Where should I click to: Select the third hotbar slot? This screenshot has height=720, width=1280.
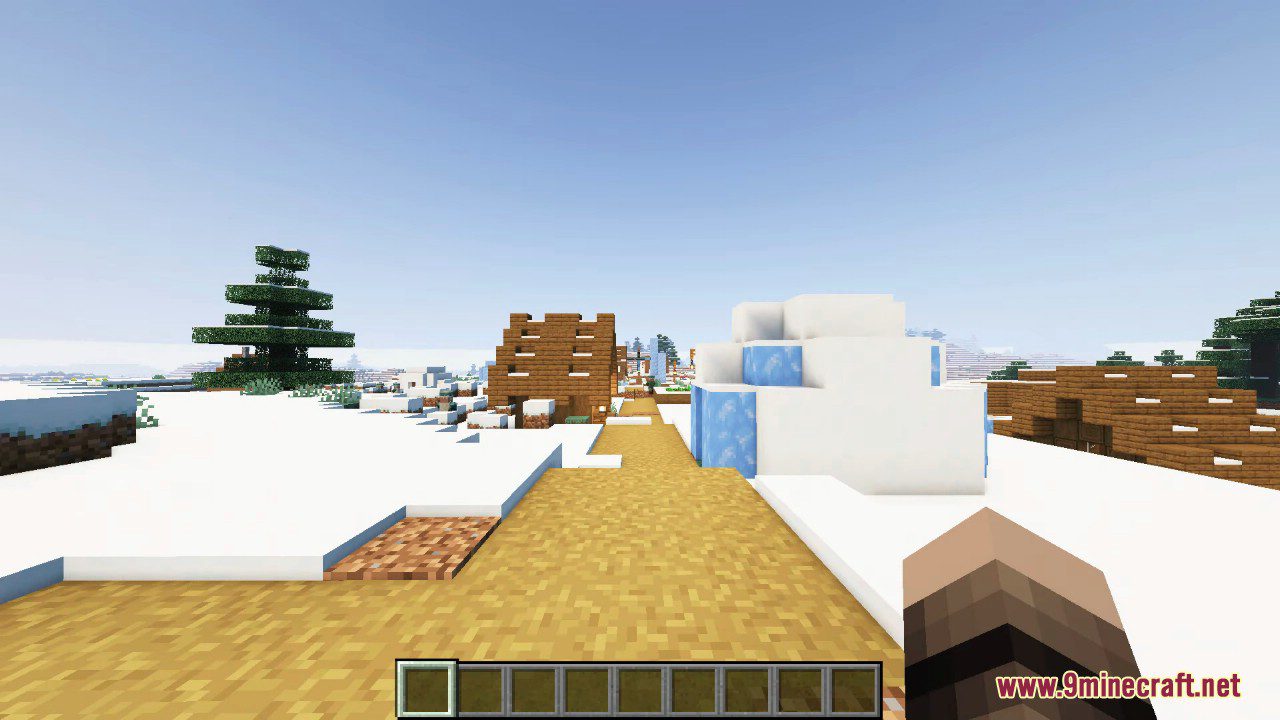click(x=532, y=686)
